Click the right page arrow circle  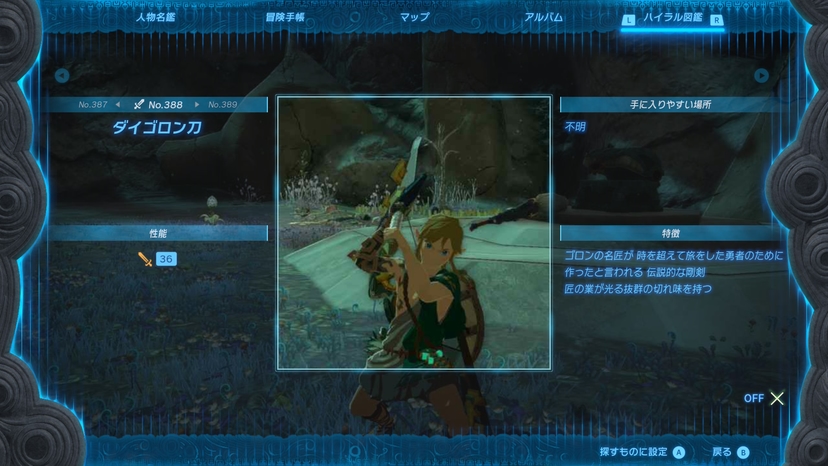(762, 75)
